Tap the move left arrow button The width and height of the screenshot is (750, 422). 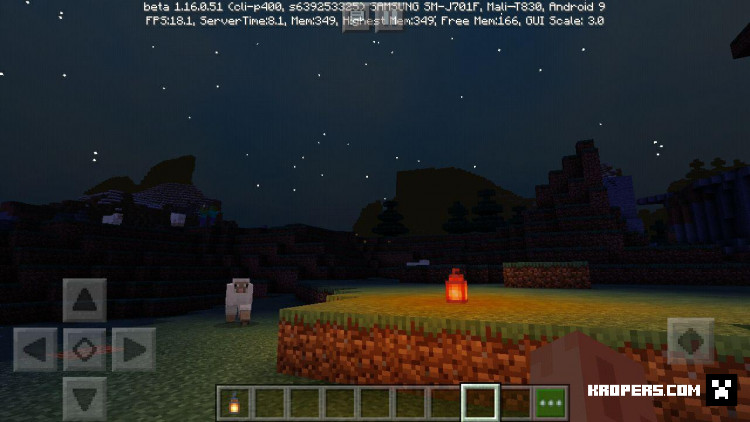pos(35,349)
